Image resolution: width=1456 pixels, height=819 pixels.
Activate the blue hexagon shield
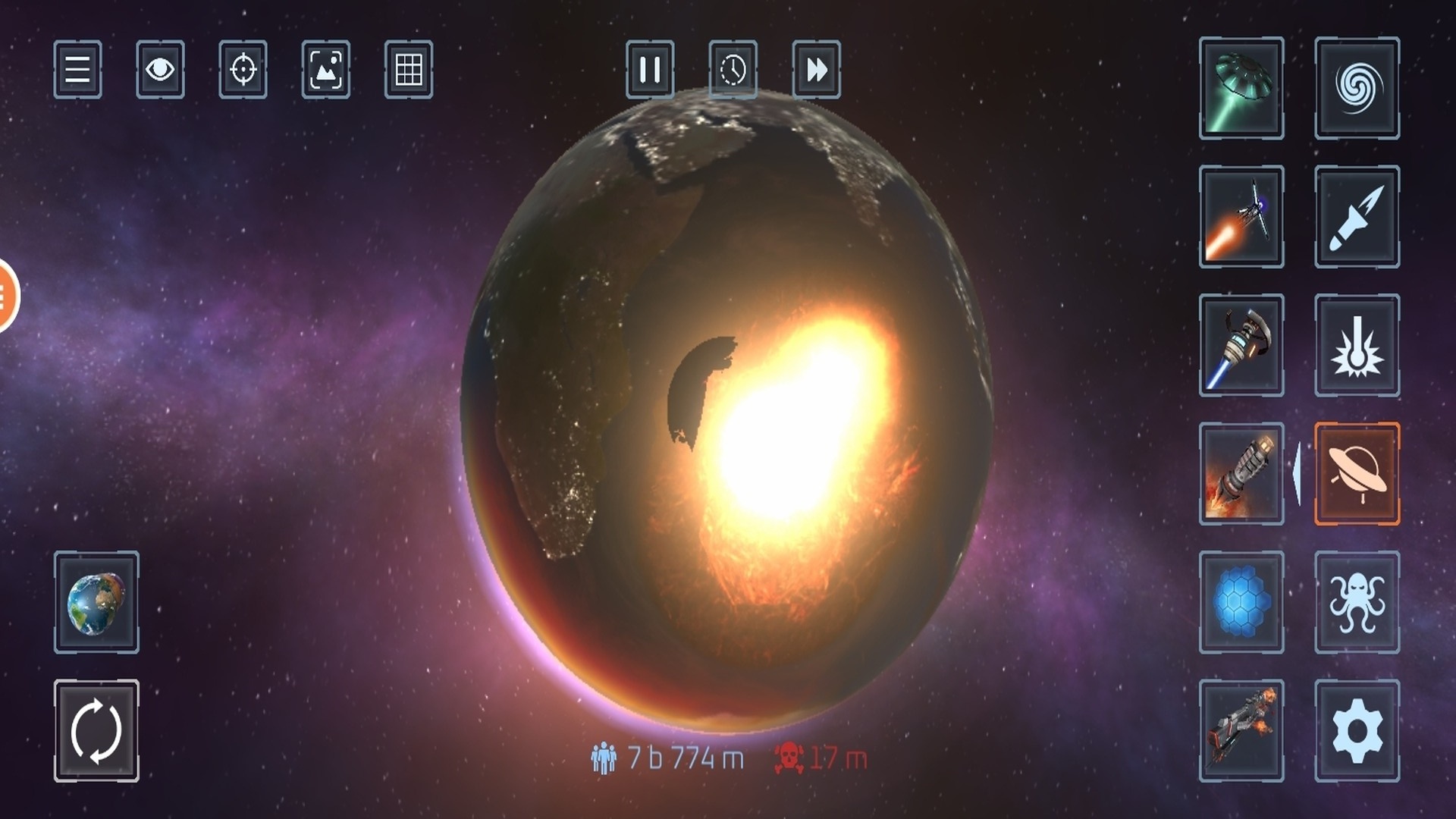pos(1241,602)
